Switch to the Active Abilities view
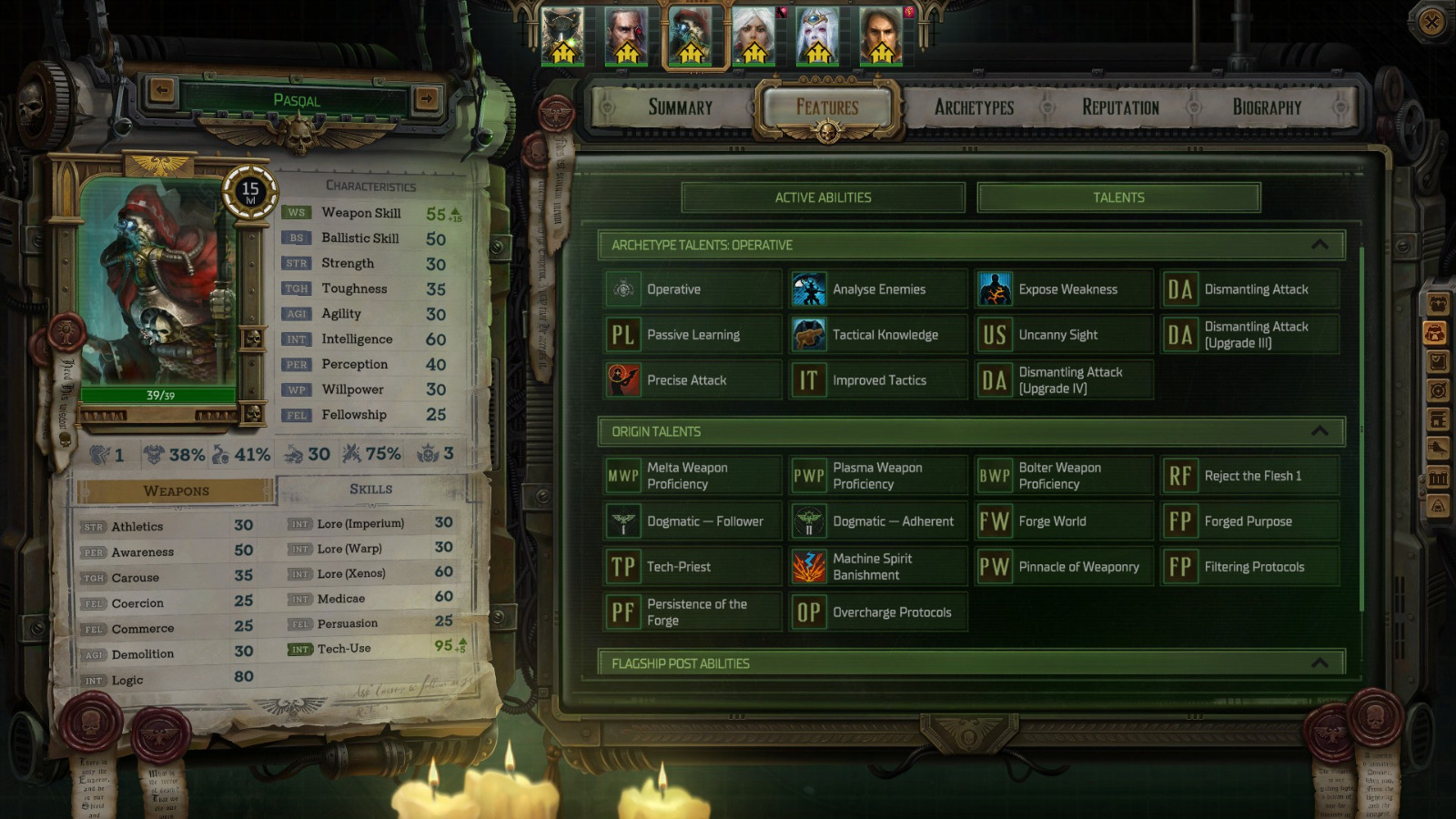 tap(824, 197)
